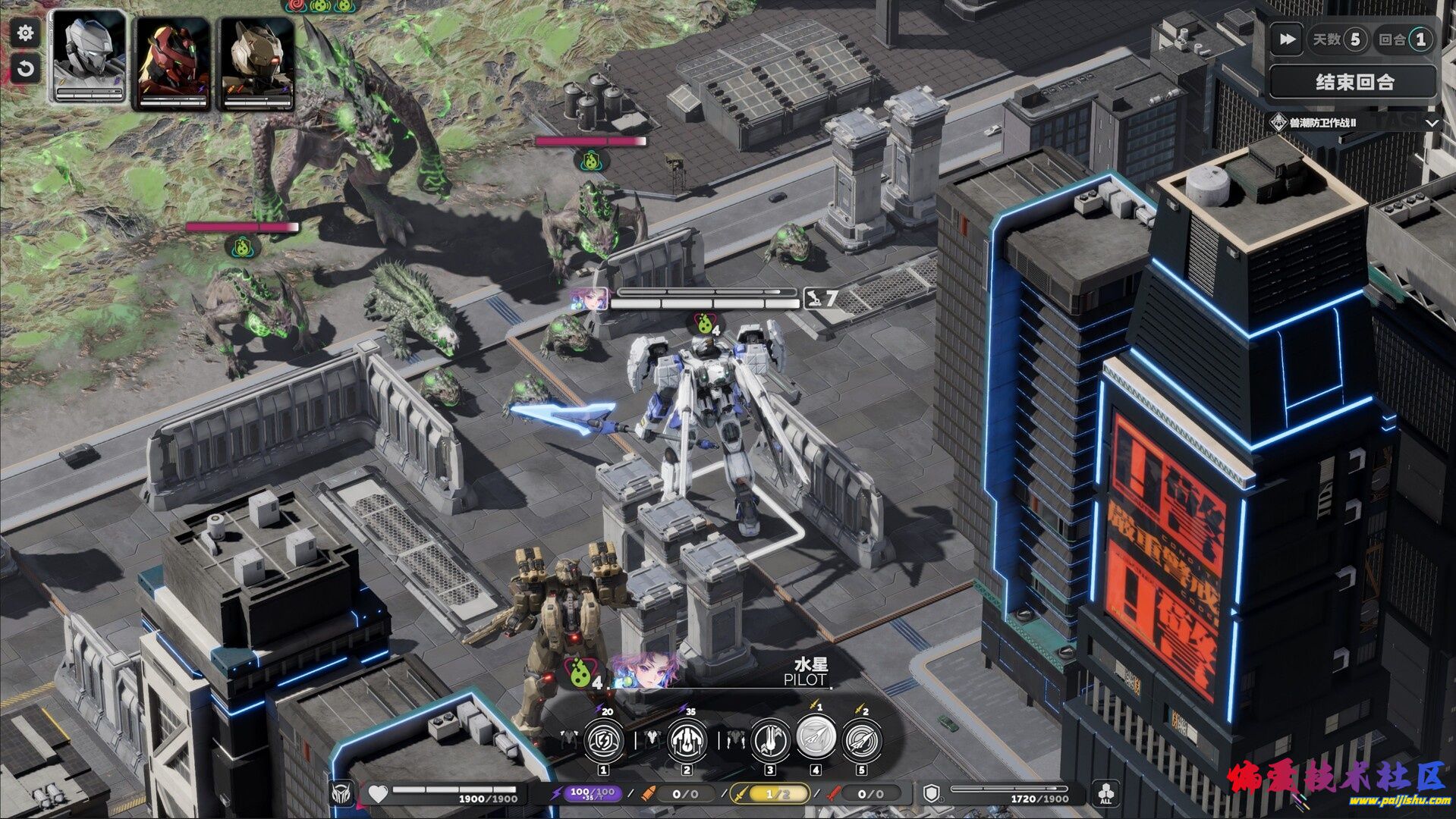
Task: Activate the lightning gate skill, slot 2
Action: click(x=687, y=740)
